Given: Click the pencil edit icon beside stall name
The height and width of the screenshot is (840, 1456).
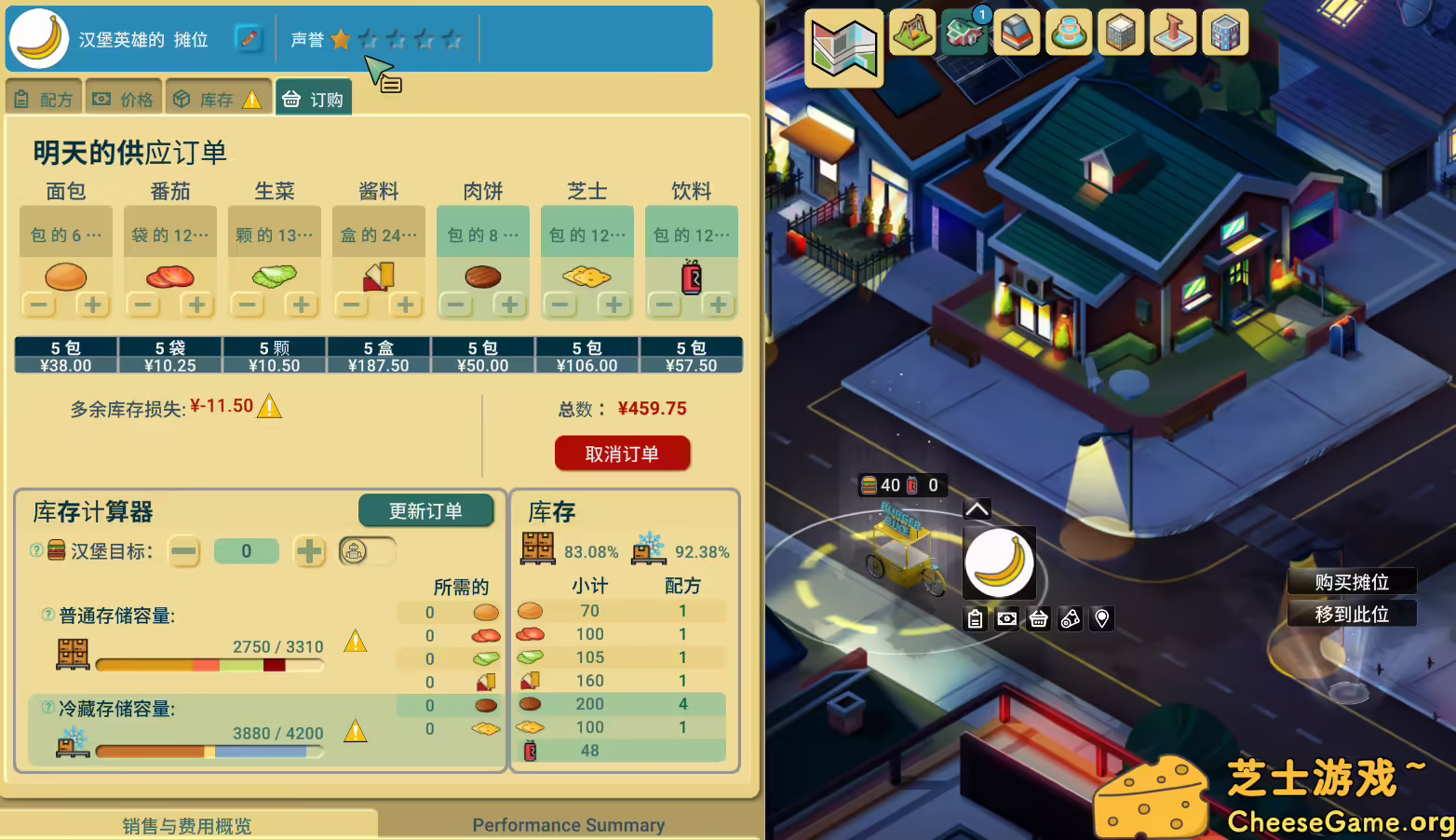Looking at the screenshot, I should click(x=249, y=40).
